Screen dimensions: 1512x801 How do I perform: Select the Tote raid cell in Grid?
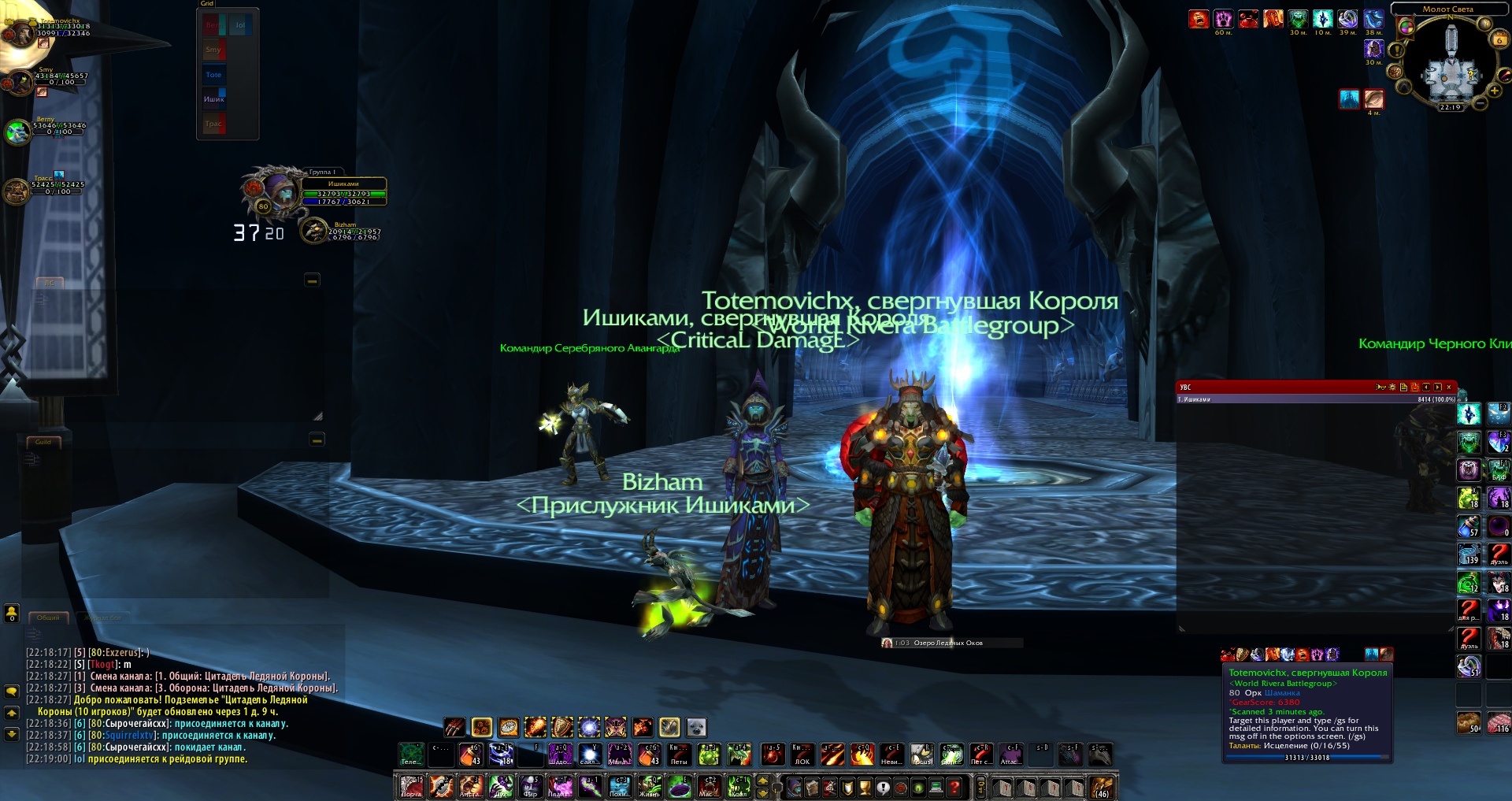[x=214, y=75]
